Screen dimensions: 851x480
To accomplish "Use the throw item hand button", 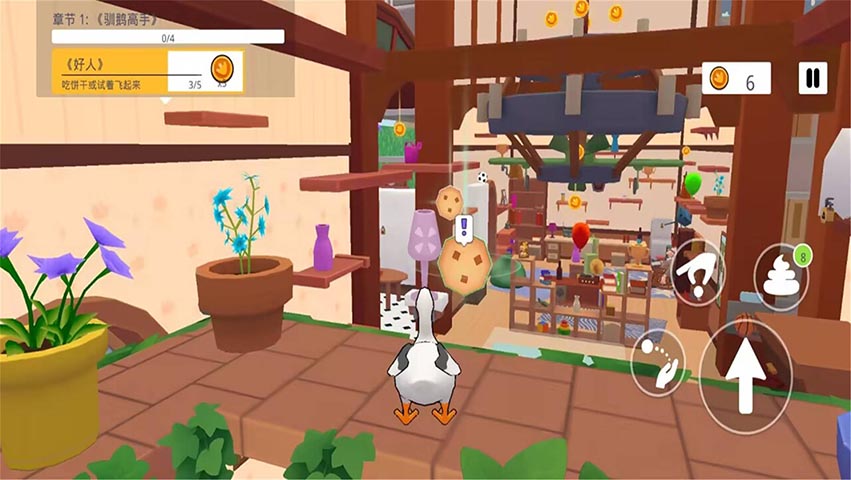I will pyautogui.click(x=657, y=359).
